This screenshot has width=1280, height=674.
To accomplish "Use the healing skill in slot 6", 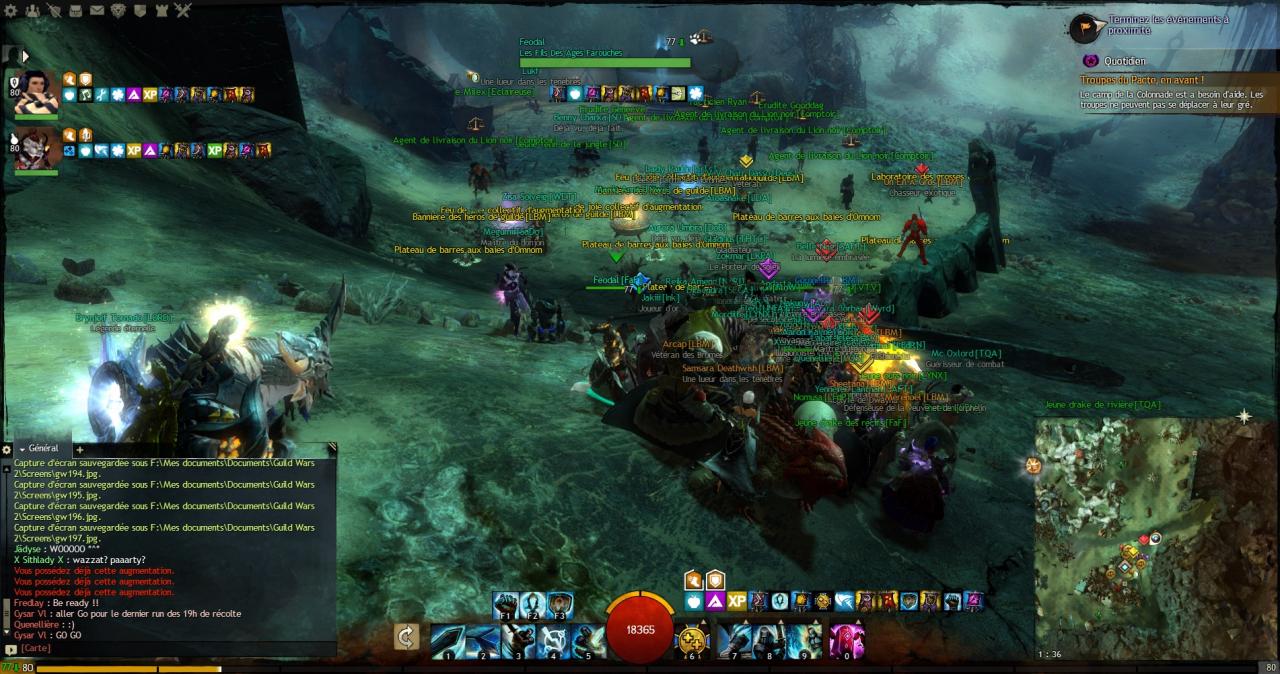I will [694, 641].
